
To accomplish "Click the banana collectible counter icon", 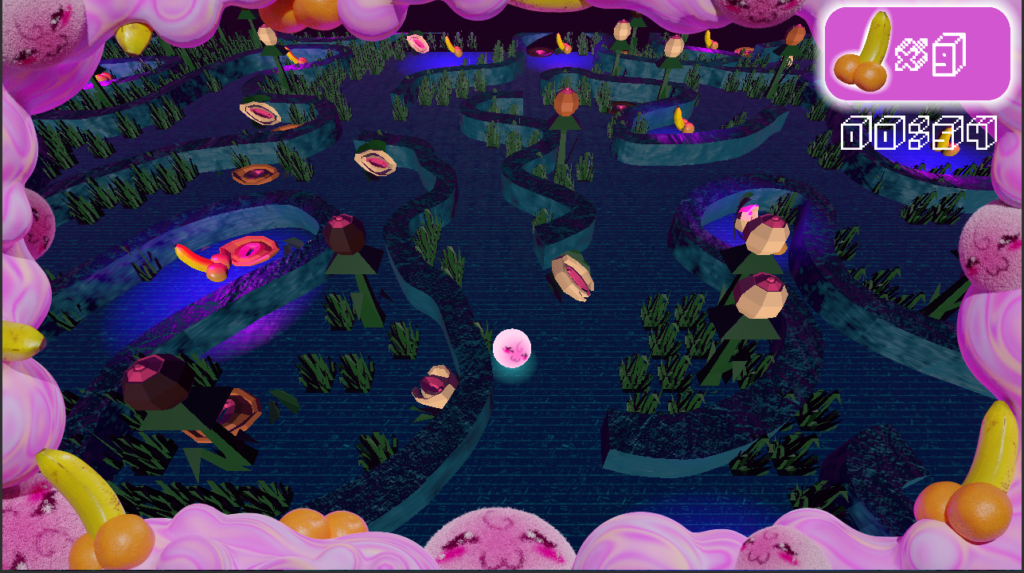I will [864, 54].
